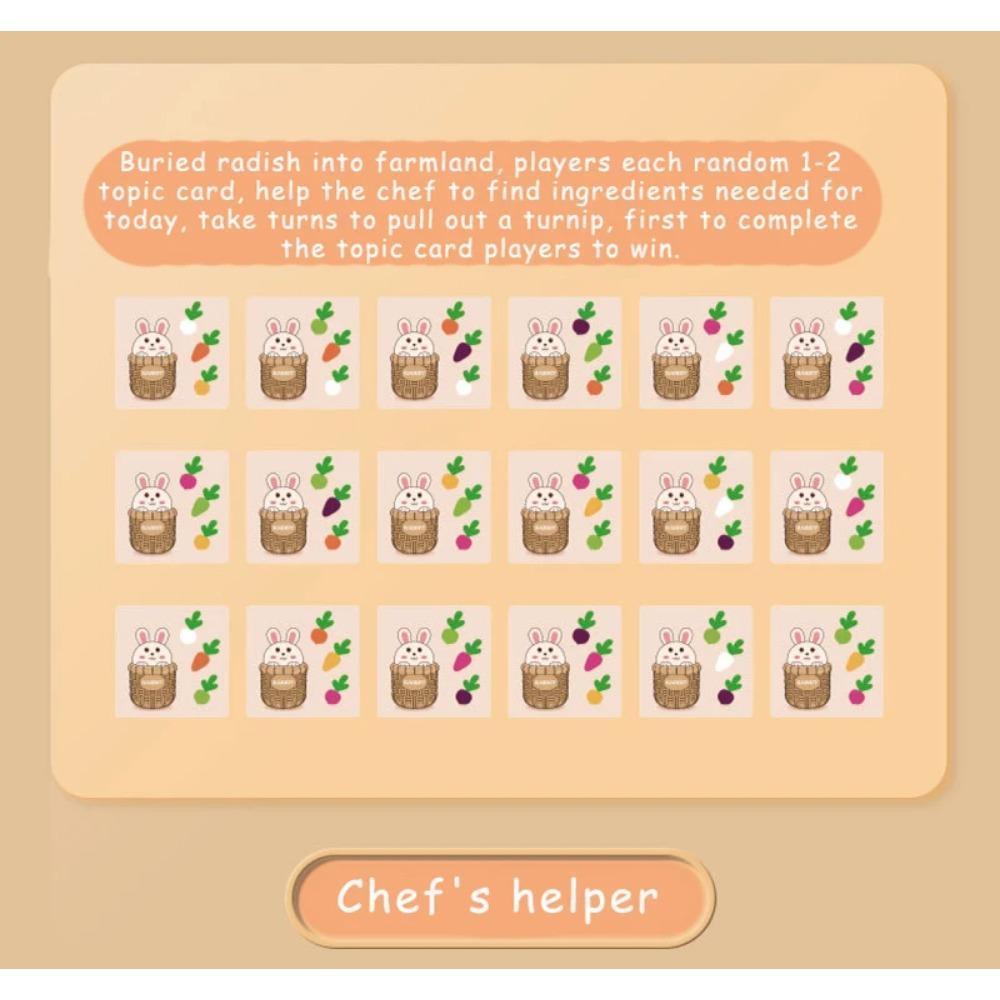
Task: Choose the card with pink, white, orange radishes
Action: coord(696,352)
